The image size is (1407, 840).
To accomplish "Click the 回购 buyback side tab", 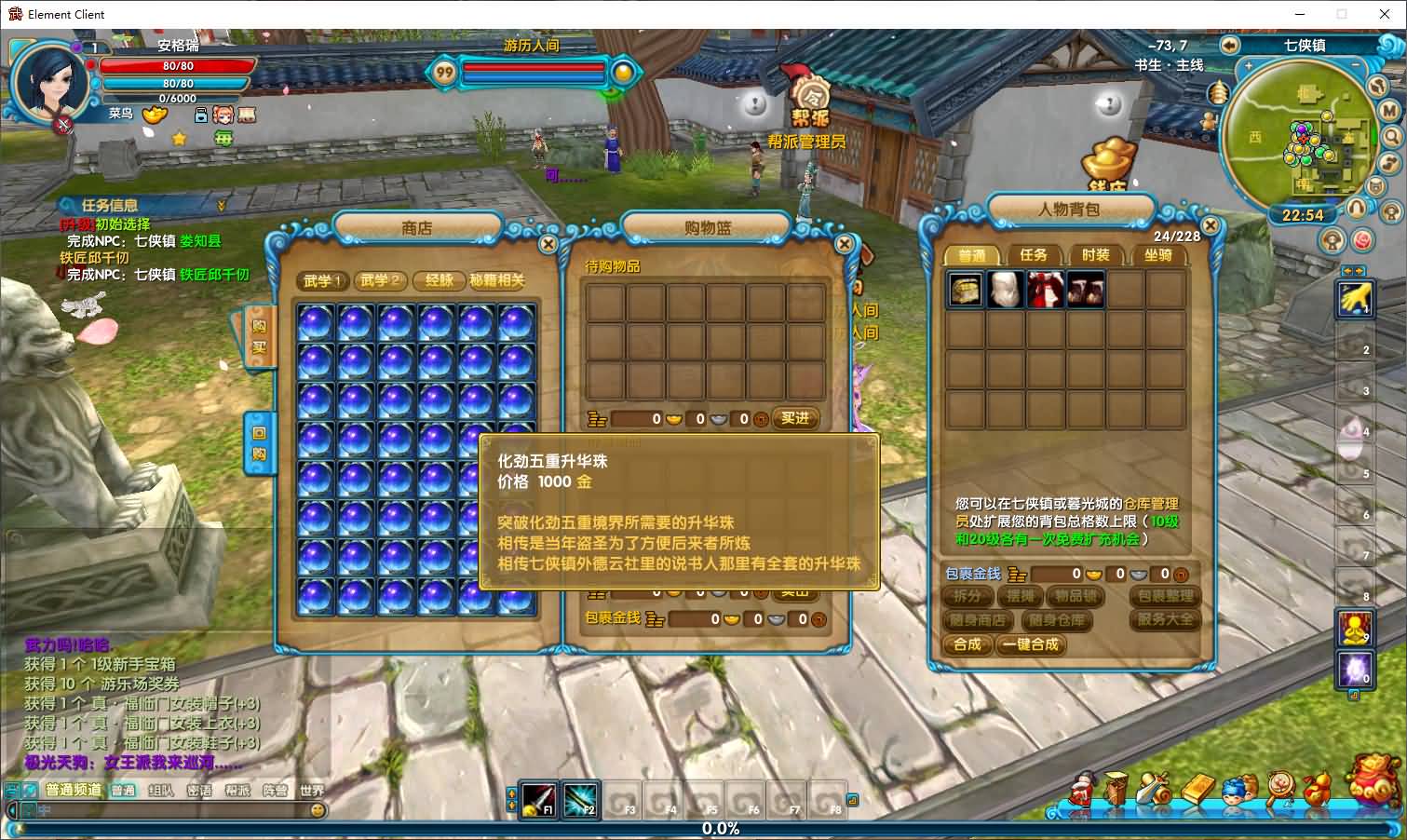I will tap(259, 443).
